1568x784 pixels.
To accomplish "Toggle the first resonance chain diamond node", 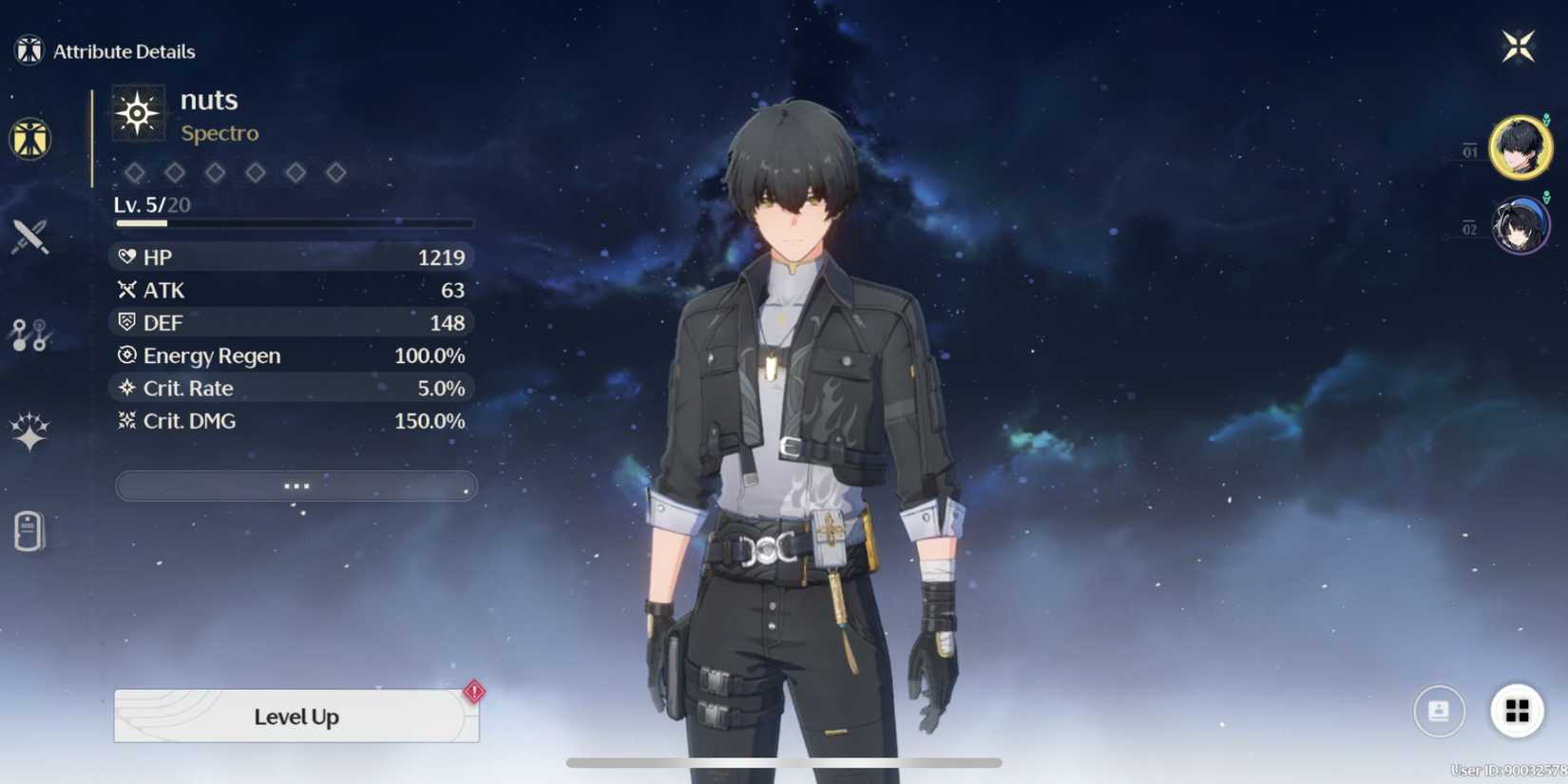I will (135, 172).
